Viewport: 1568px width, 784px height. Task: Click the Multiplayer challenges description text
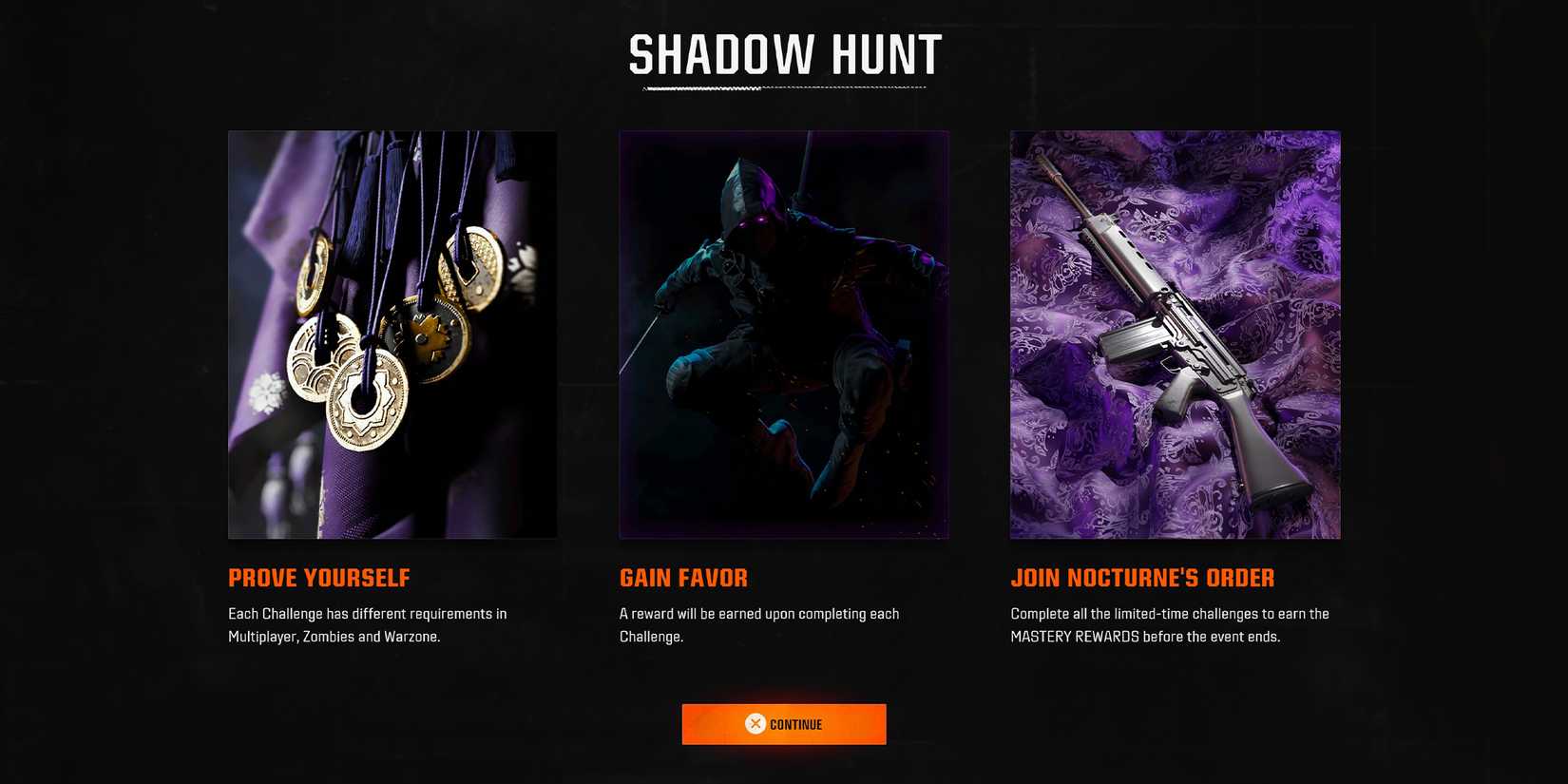[x=367, y=624]
